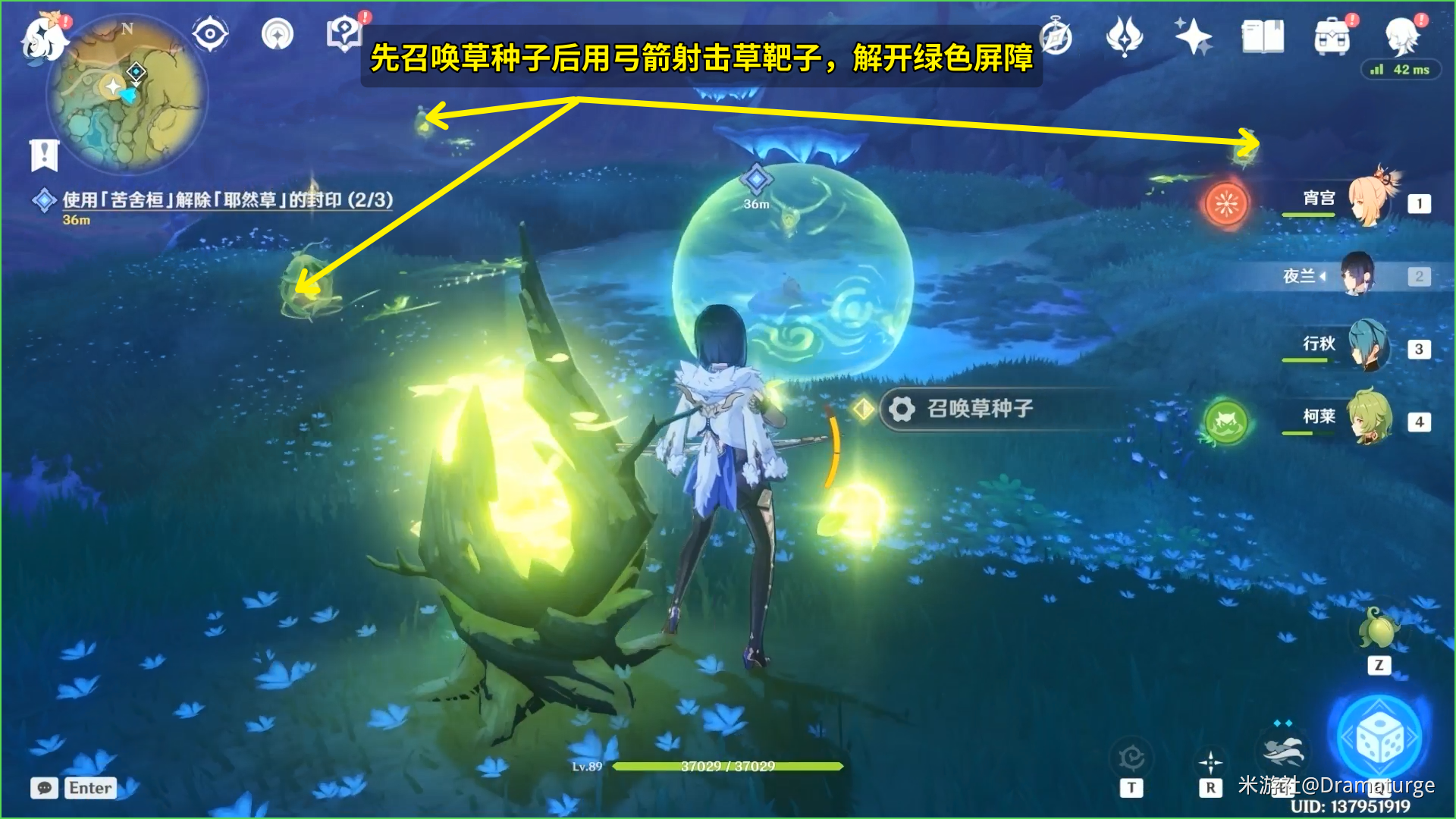Open the Wish star icon
Viewport: 1456px width, 819px height.
pos(1192,36)
